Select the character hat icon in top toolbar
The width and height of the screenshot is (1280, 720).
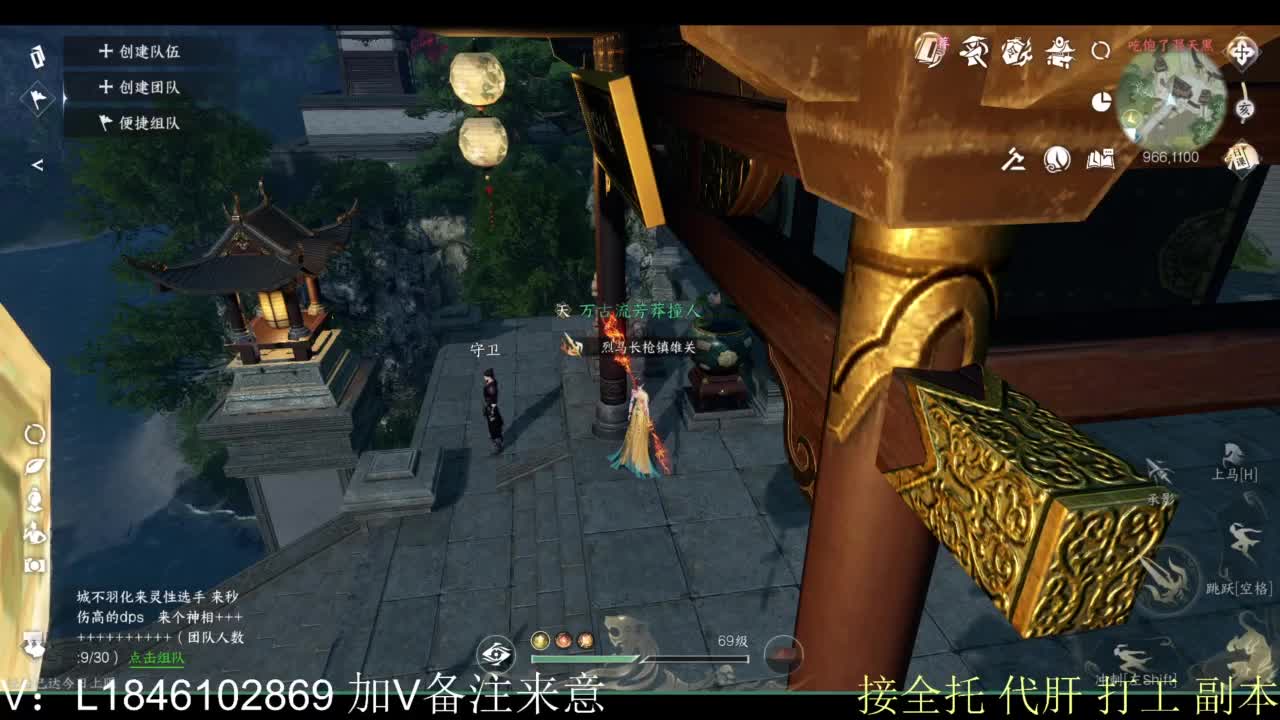(975, 52)
